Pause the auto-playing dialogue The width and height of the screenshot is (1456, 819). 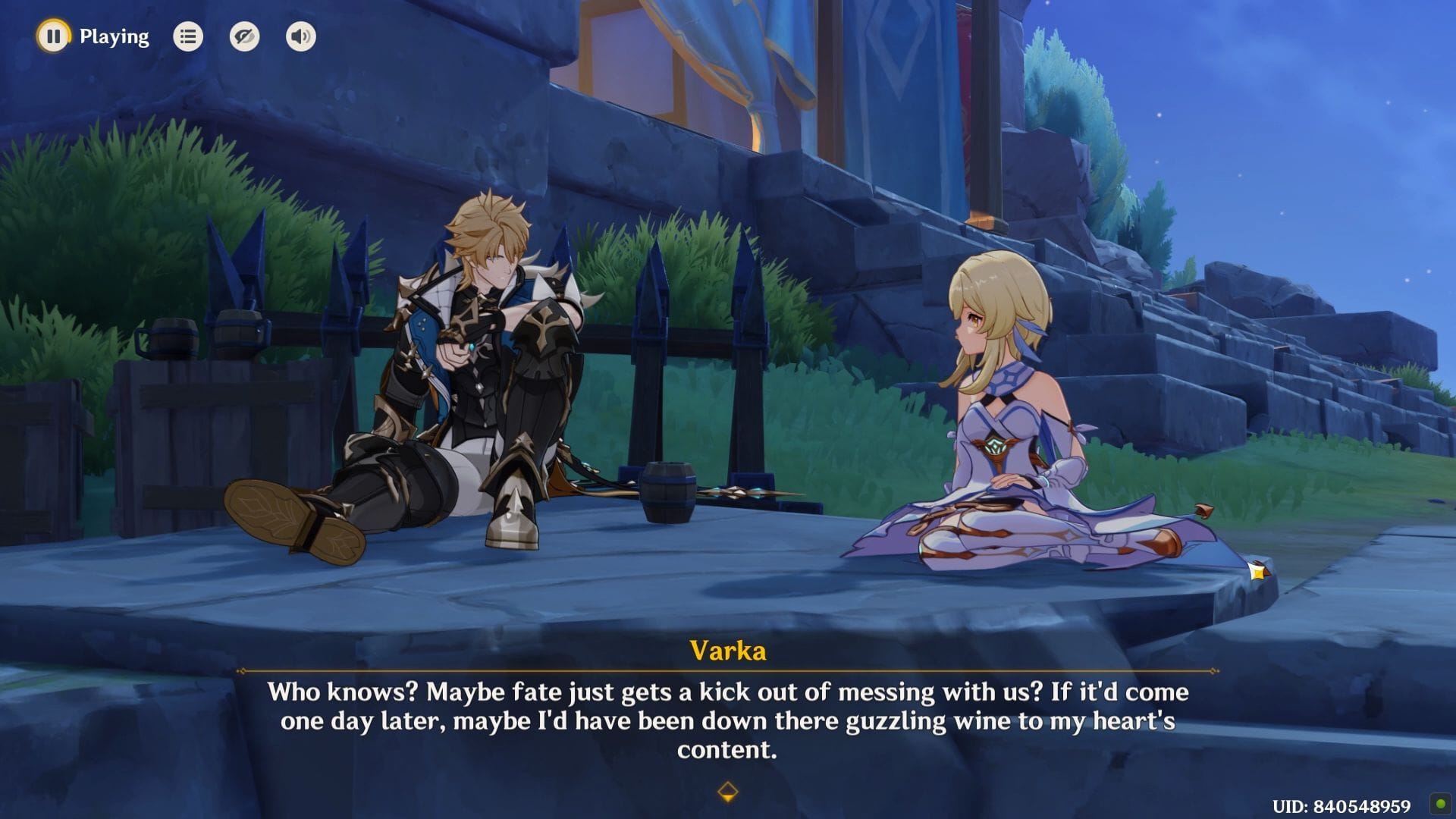(x=53, y=36)
